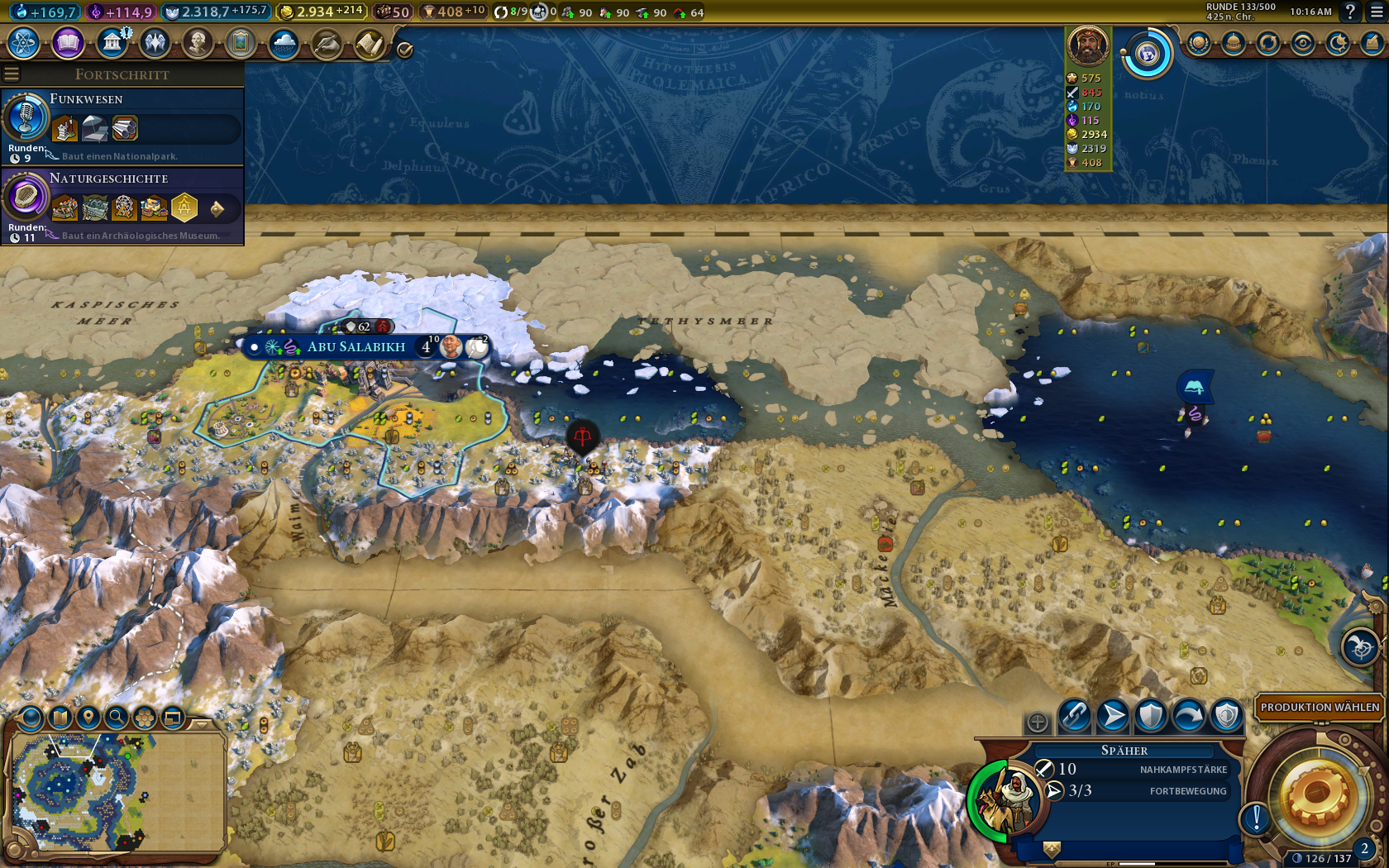The height and width of the screenshot is (868, 1389).
Task: Open the religion panel with wings icon
Action: tap(155, 43)
